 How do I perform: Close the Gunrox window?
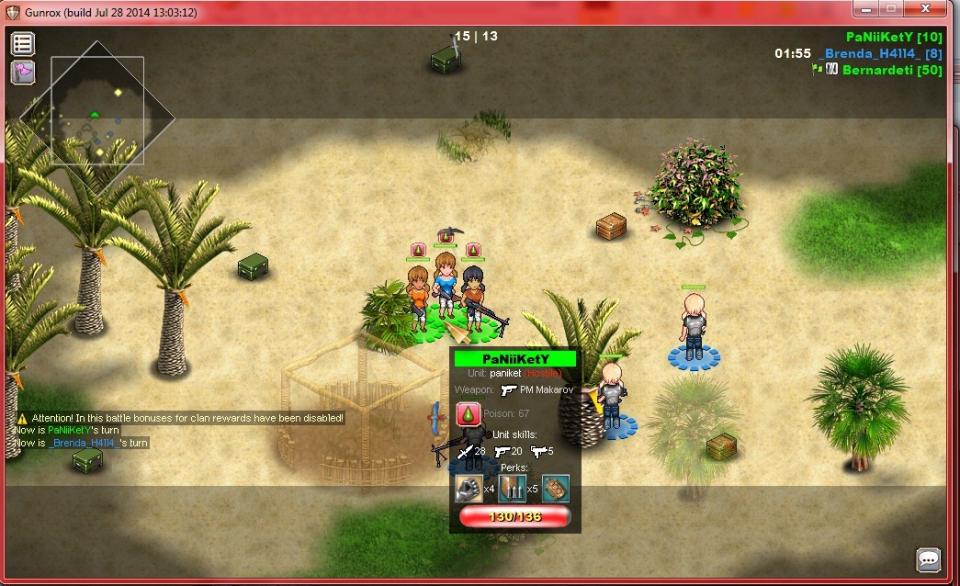pyautogui.click(x=932, y=8)
